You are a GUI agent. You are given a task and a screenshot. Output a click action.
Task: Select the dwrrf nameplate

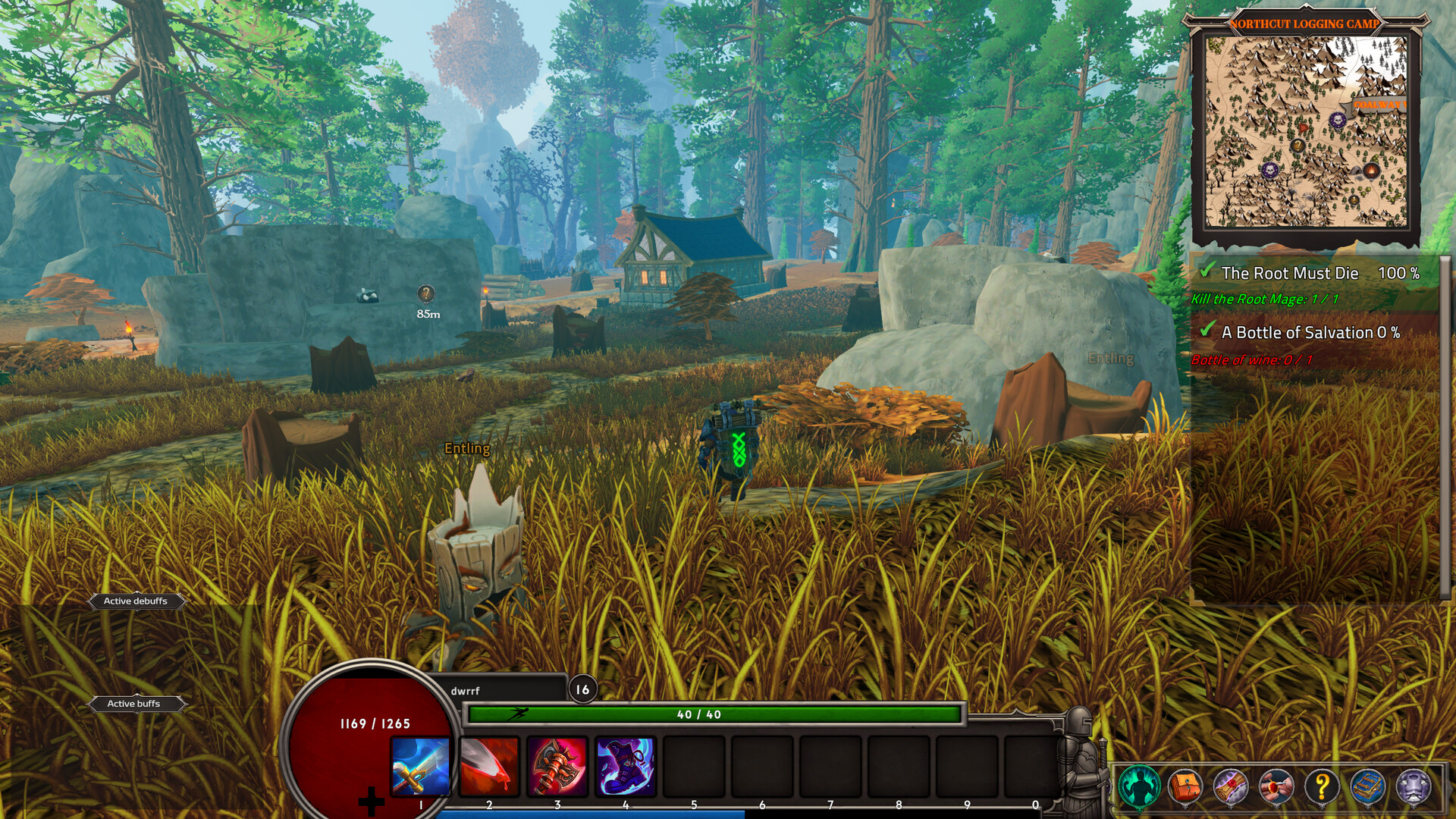coord(466,692)
